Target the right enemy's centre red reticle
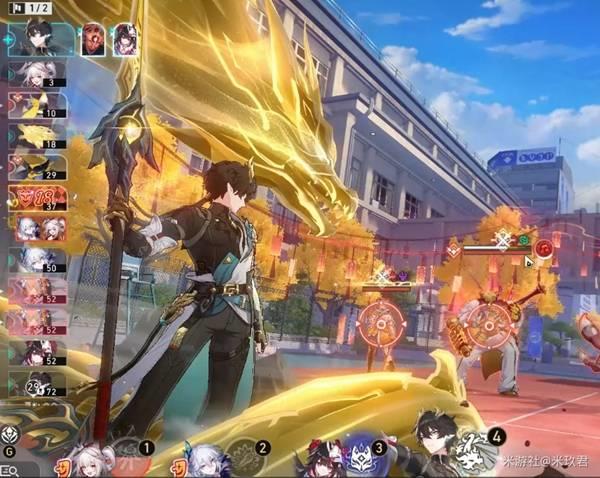Image resolution: width=600 pixels, height=478 pixels. [492, 322]
